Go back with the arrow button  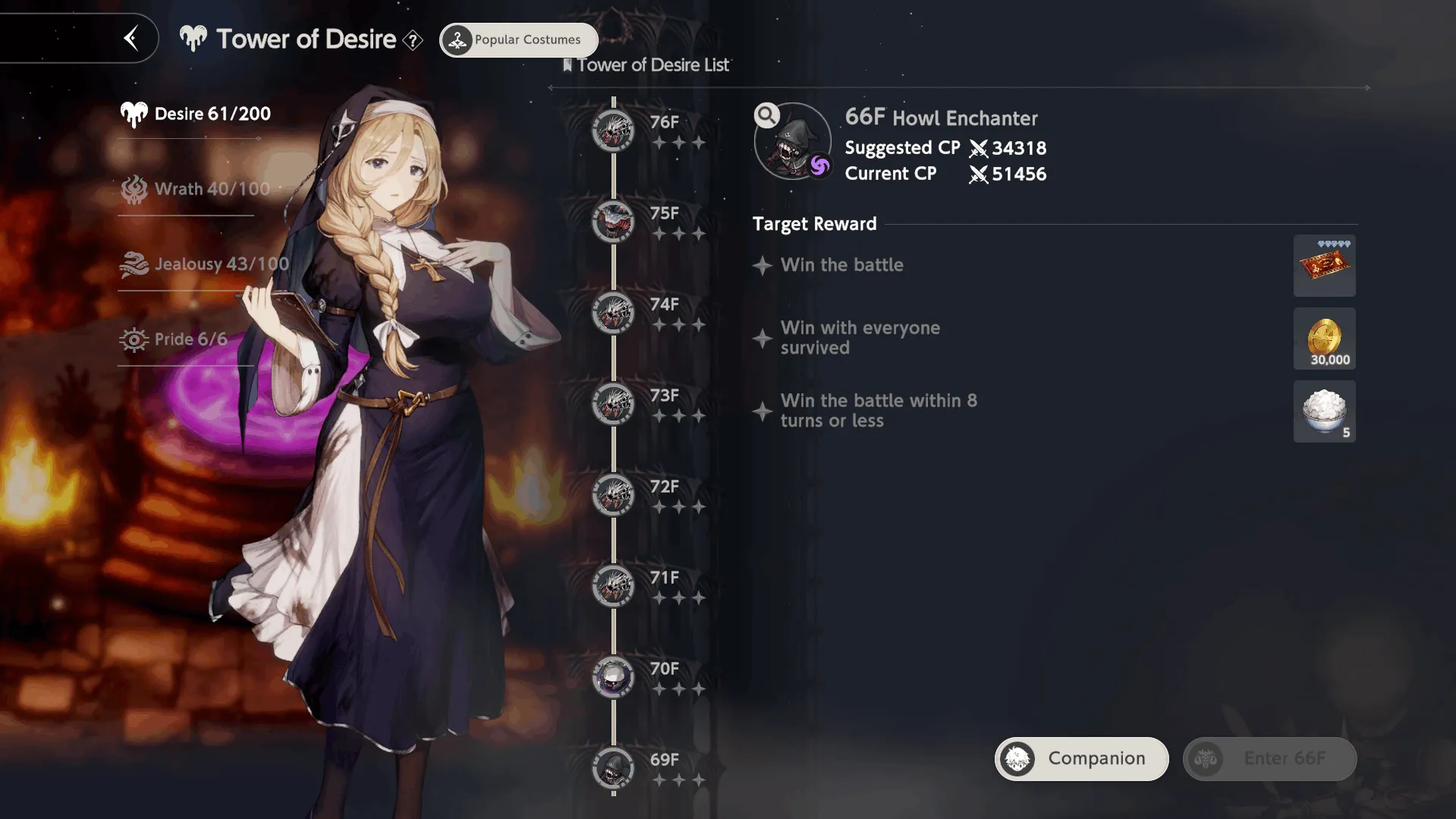tap(131, 38)
